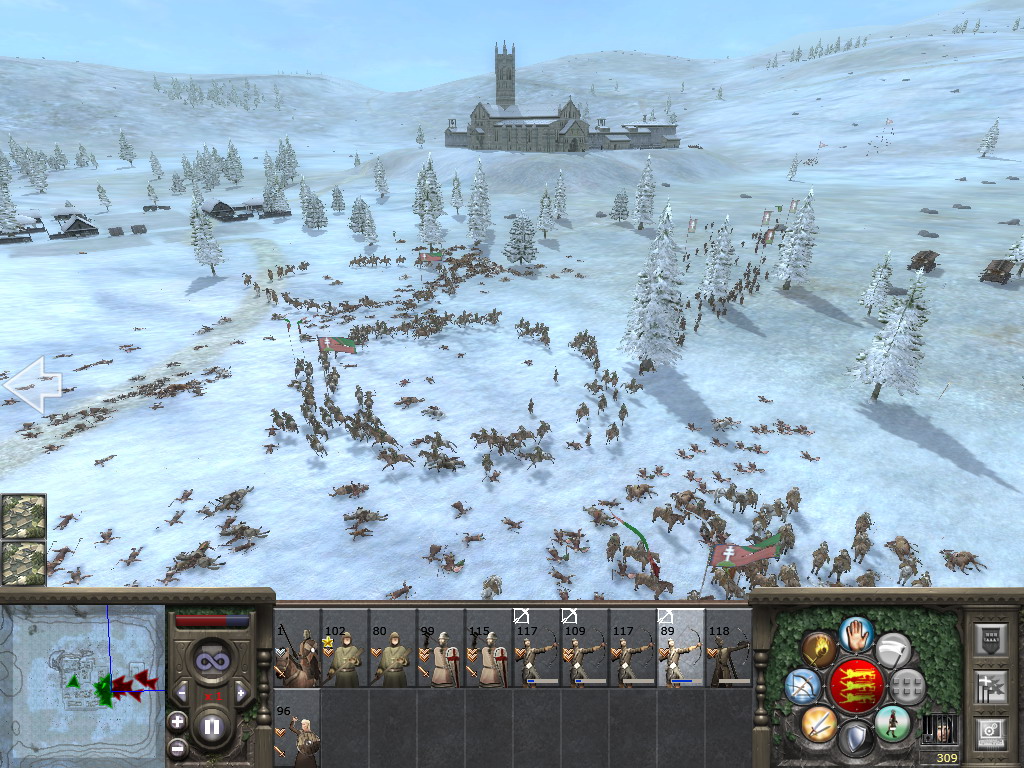Image resolution: width=1024 pixels, height=768 pixels.
Task: Toggle the shield guard mode button
Action: tap(856, 740)
